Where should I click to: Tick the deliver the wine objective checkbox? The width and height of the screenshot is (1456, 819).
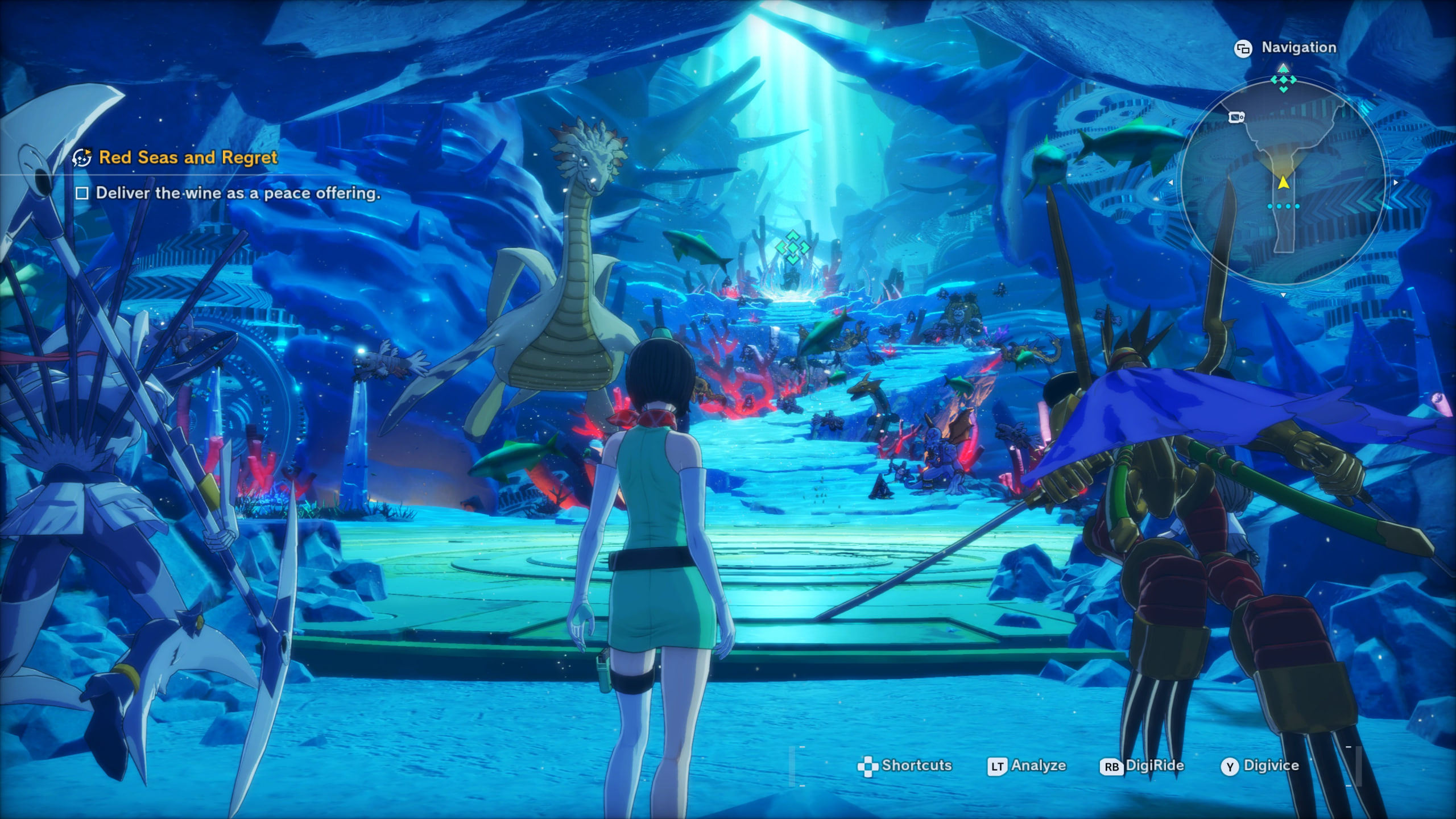tap(82, 193)
